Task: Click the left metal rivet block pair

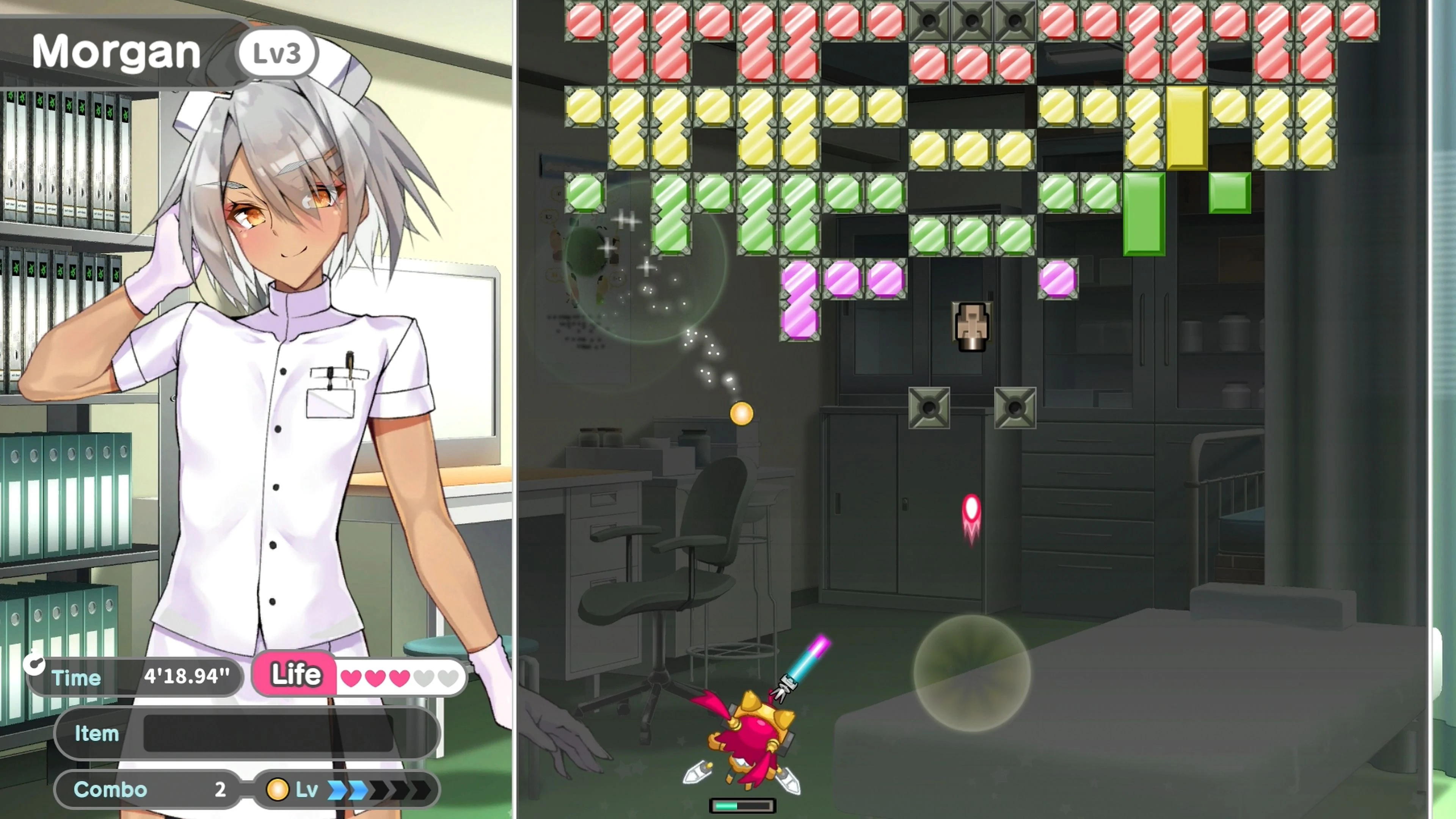Action: pyautogui.click(x=929, y=408)
